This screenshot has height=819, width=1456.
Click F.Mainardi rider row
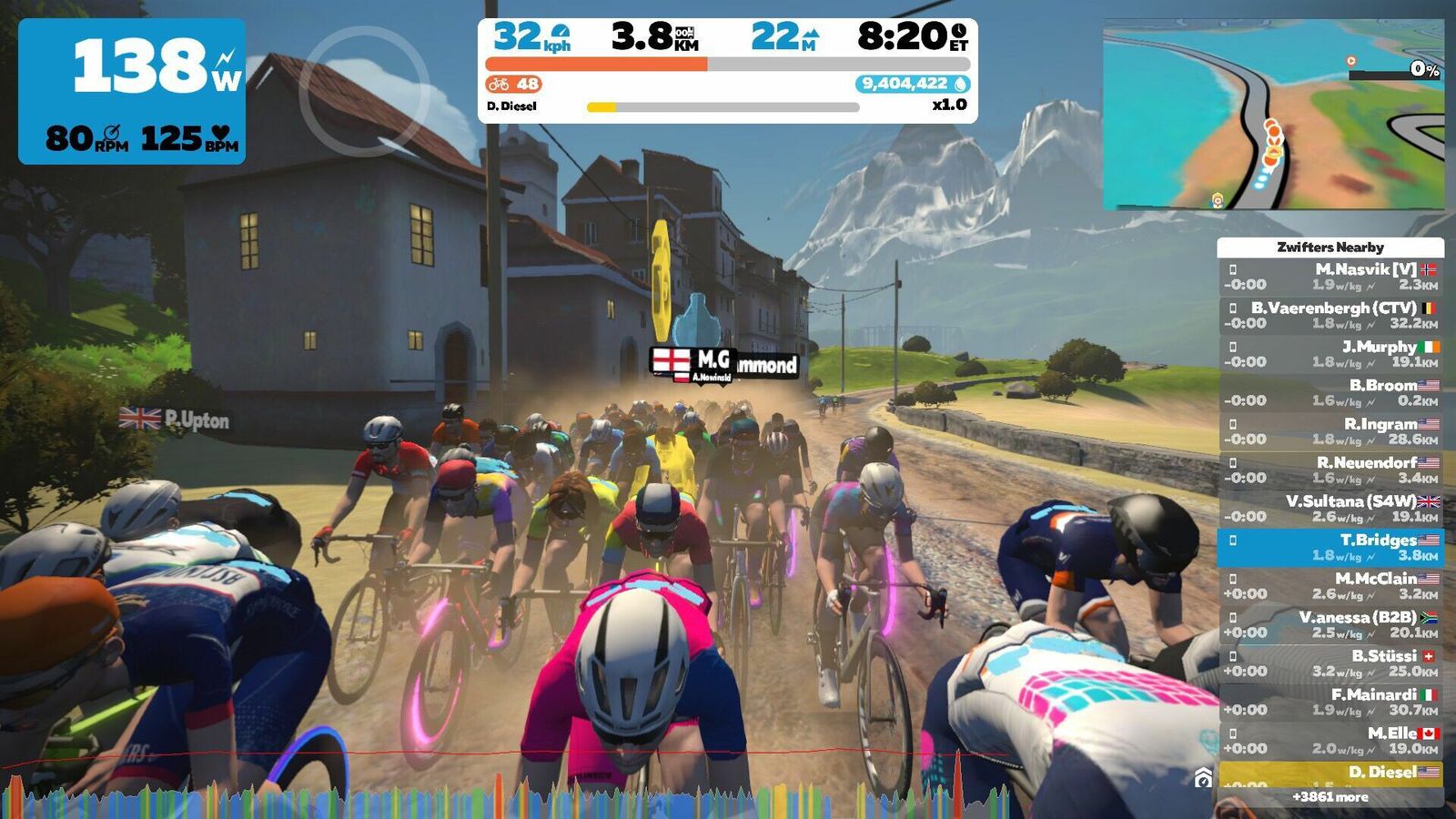tap(1330, 702)
